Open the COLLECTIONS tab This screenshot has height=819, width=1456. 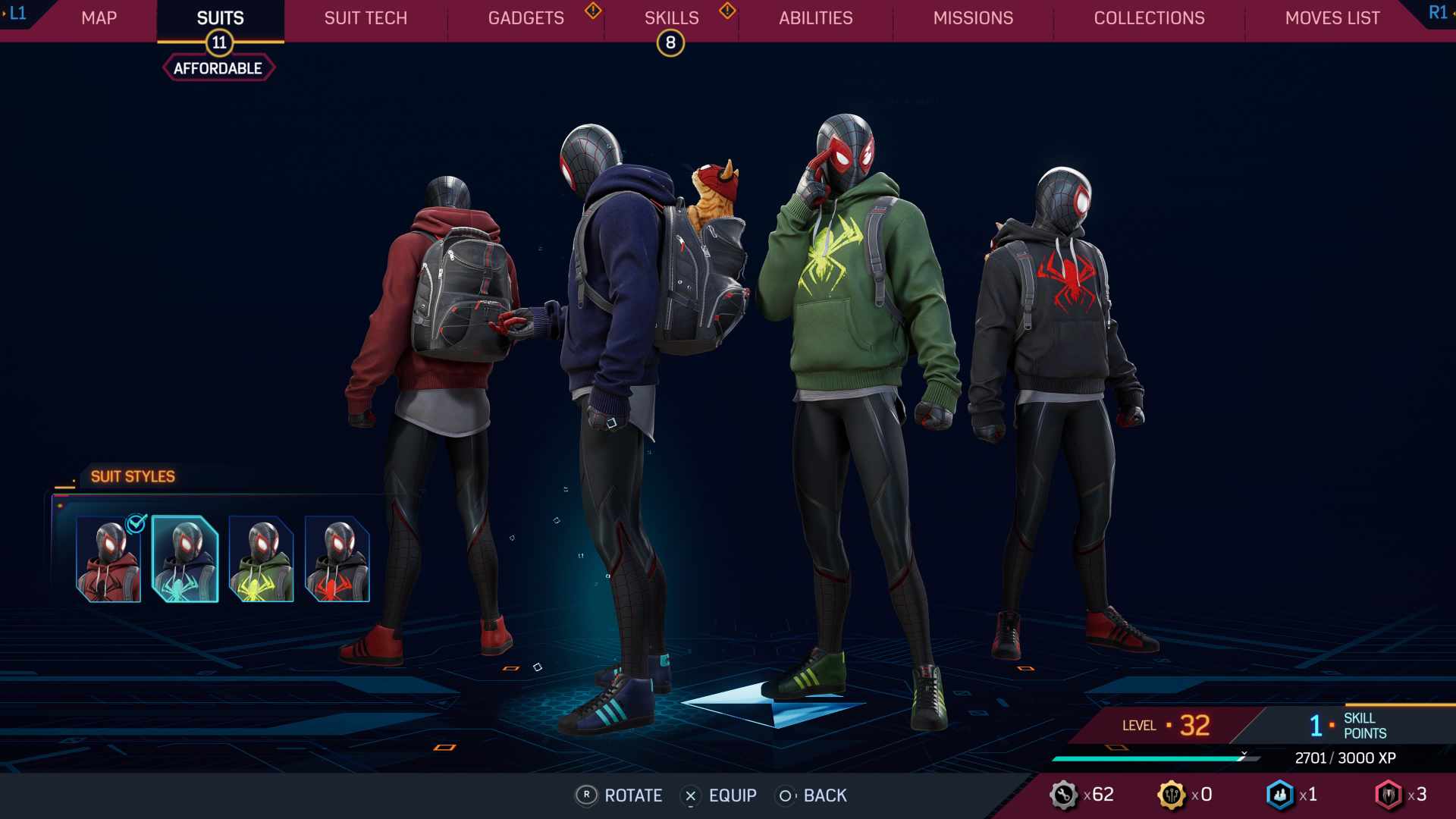click(x=1149, y=18)
